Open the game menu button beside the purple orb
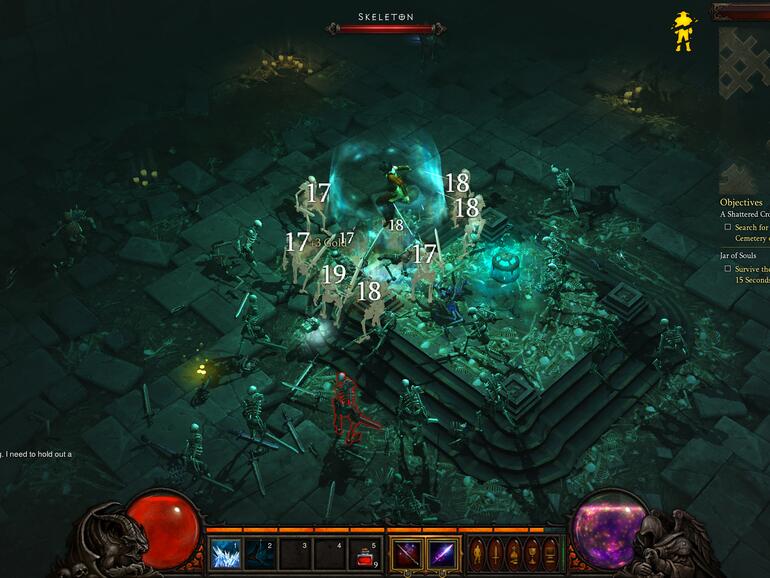Screen dimensions: 770x578 coord(549,553)
